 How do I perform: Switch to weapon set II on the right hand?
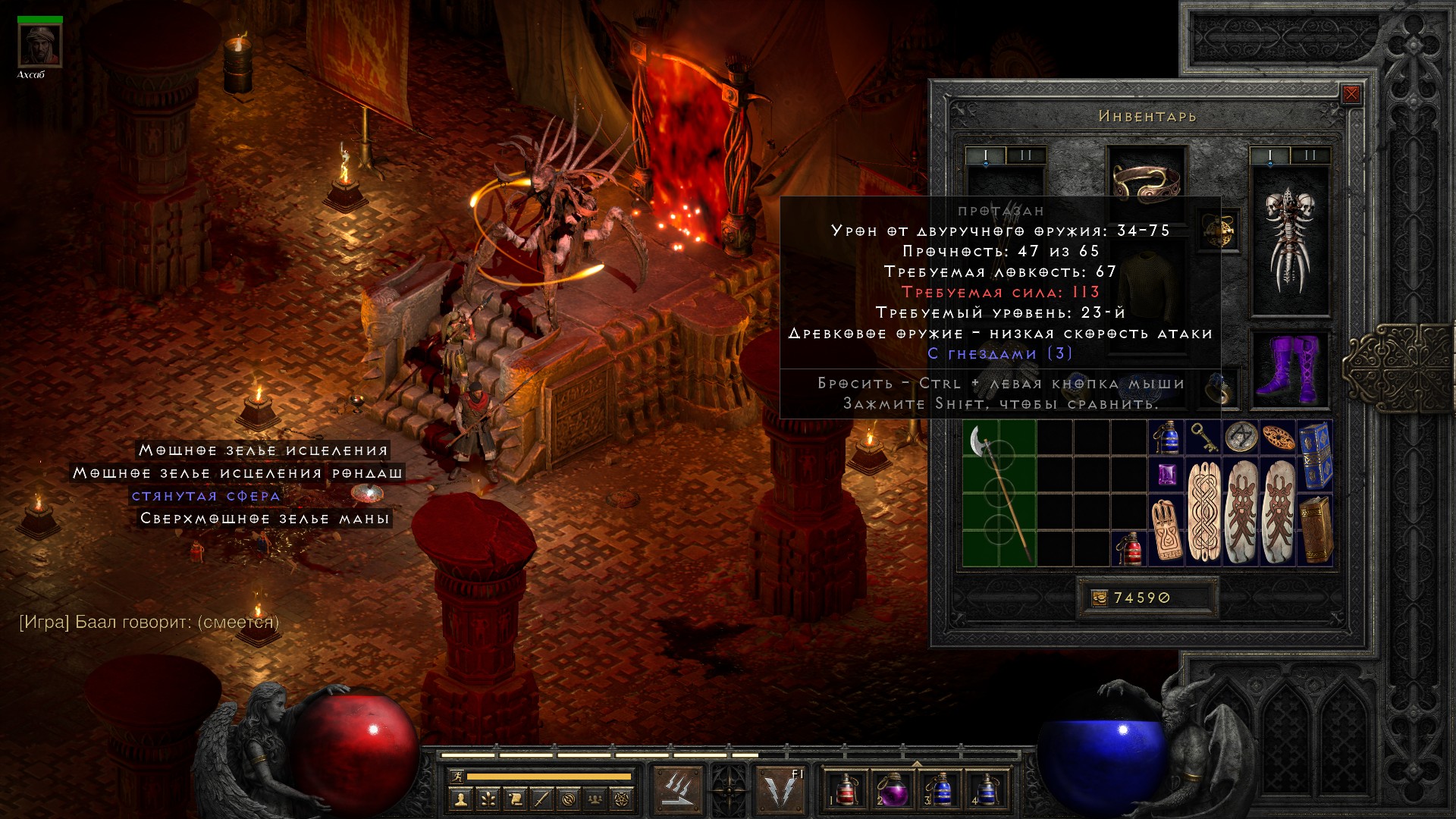[x=1310, y=155]
